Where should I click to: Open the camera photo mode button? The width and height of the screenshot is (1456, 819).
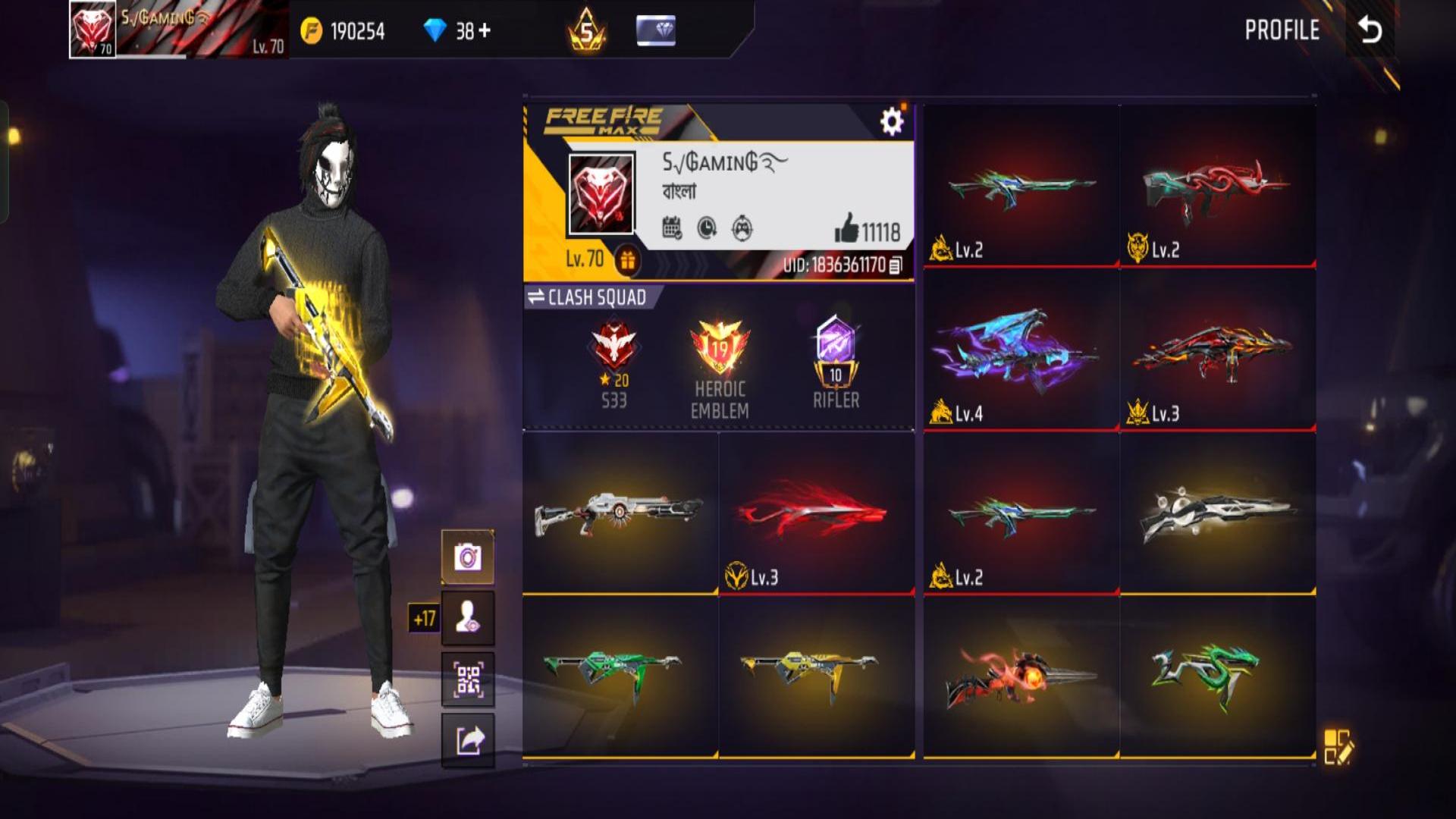[x=468, y=557]
